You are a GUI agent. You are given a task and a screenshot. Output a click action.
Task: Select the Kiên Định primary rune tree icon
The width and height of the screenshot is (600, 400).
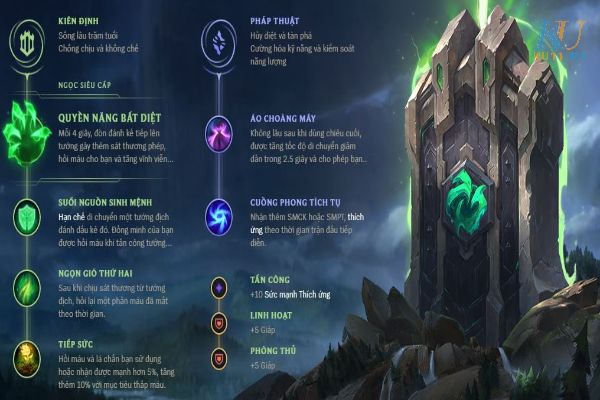(x=27, y=40)
